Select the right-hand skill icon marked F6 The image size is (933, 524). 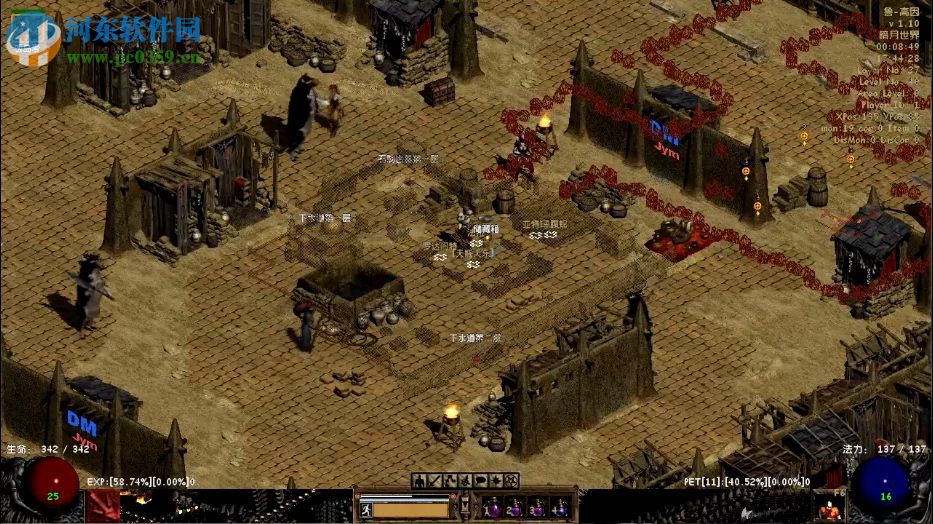tap(828, 506)
